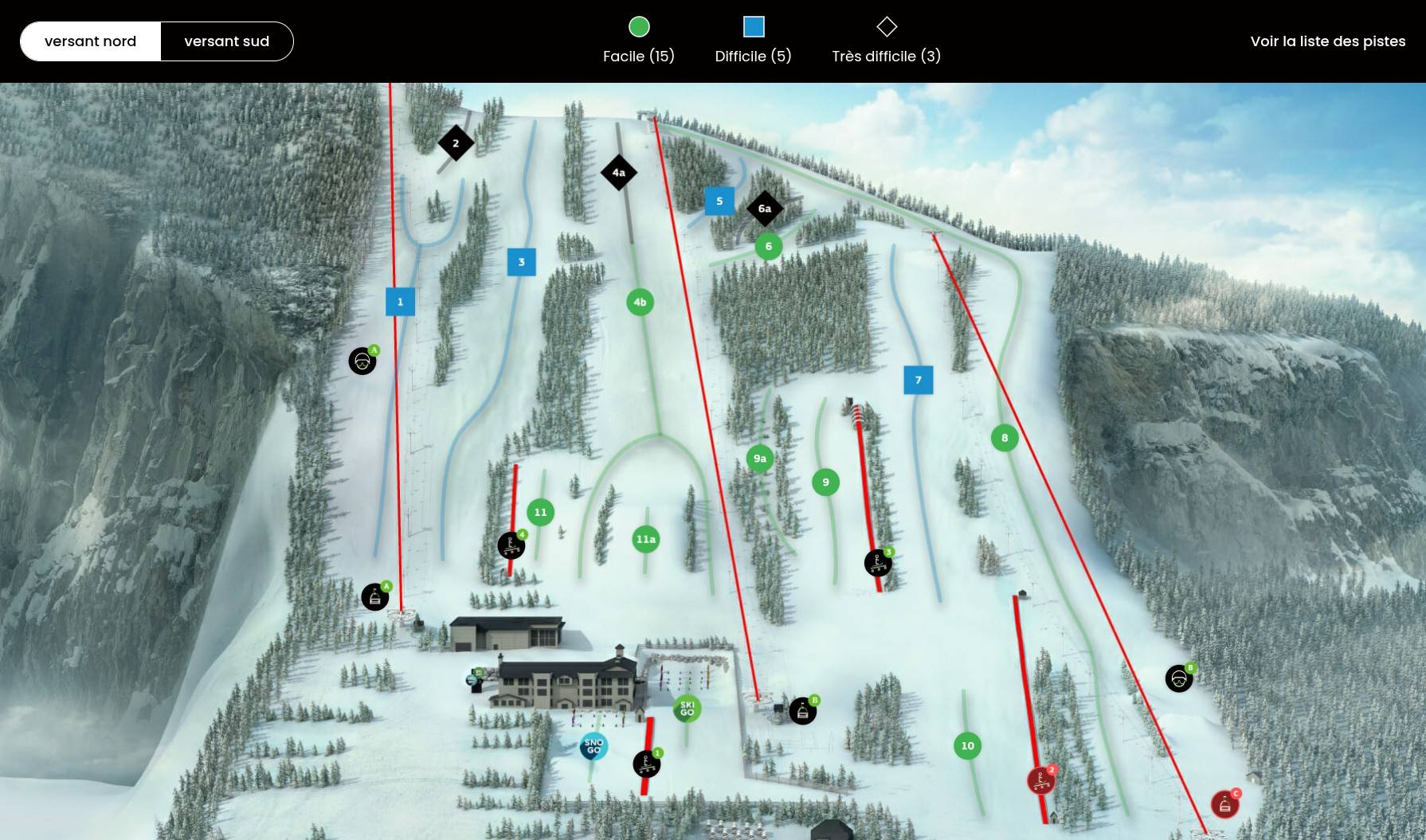The width and height of the screenshot is (1426, 840).
Task: Open Voir la liste des pistes
Action: coord(1327,41)
